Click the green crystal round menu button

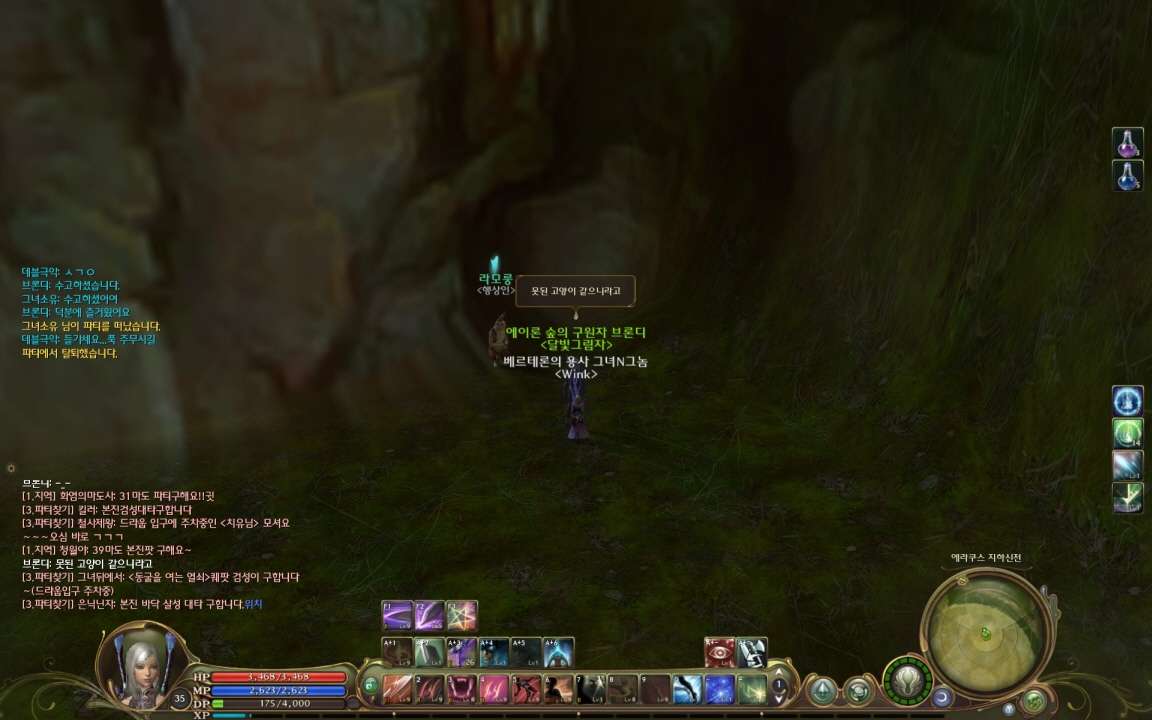pos(823,690)
